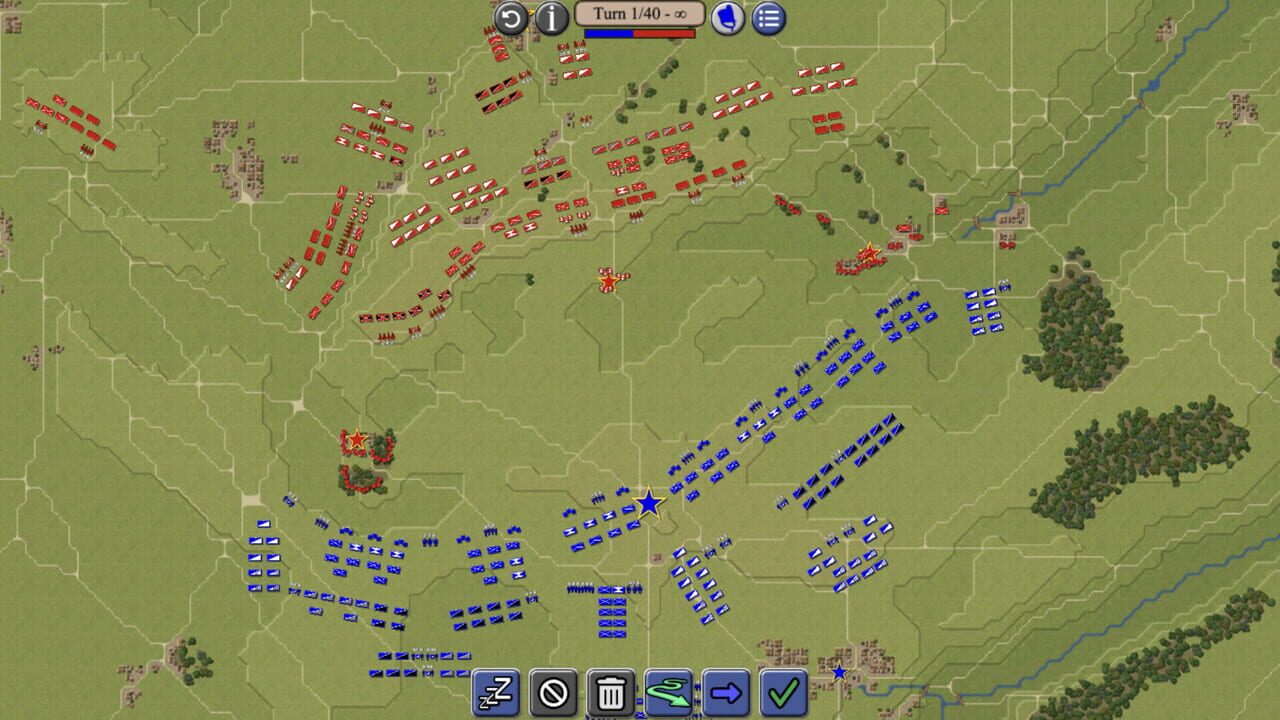1280x720 pixels.
Task: Select the trash icon to delete orders
Action: tap(609, 692)
